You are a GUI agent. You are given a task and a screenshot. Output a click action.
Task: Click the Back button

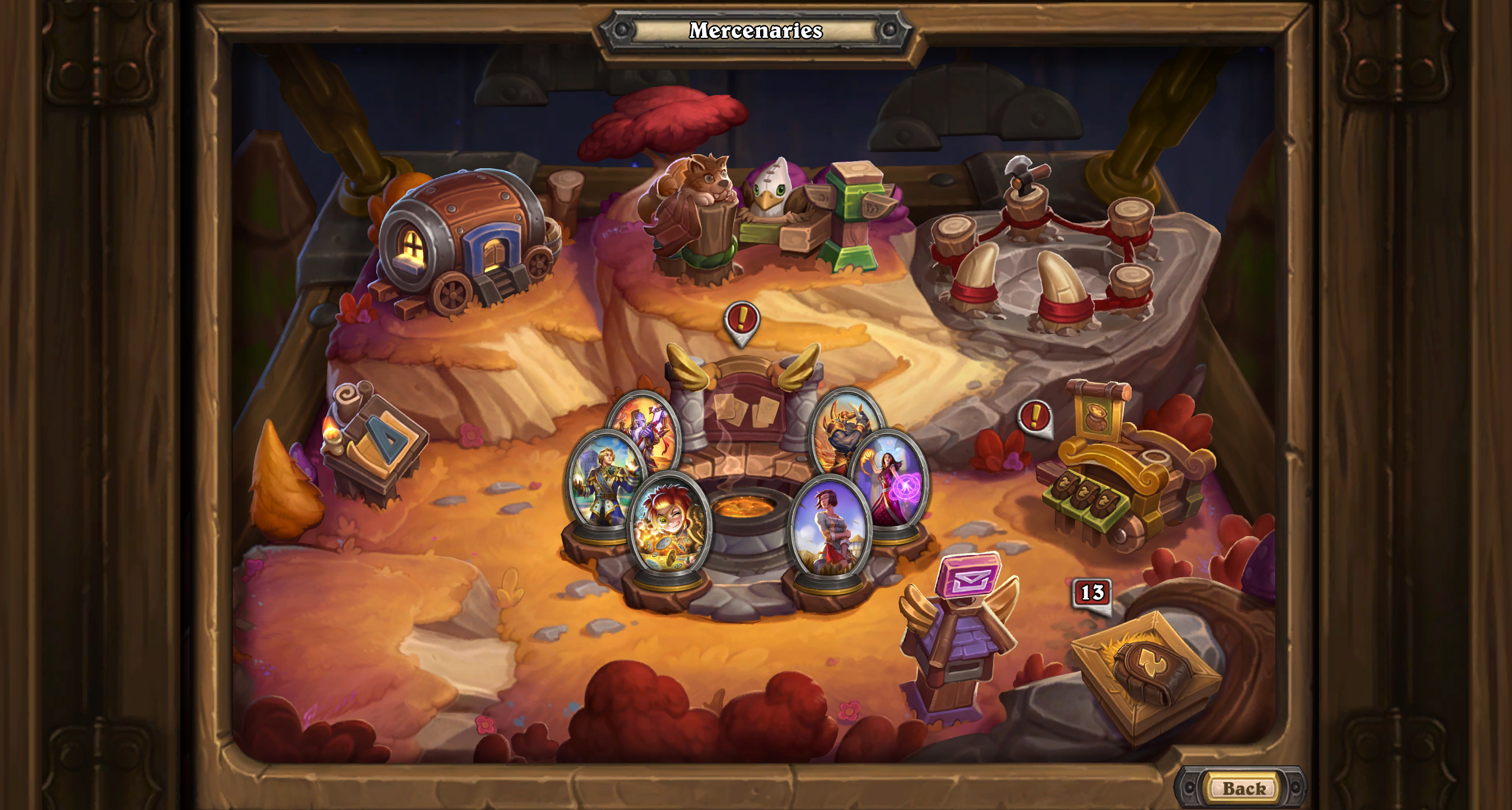(1244, 788)
